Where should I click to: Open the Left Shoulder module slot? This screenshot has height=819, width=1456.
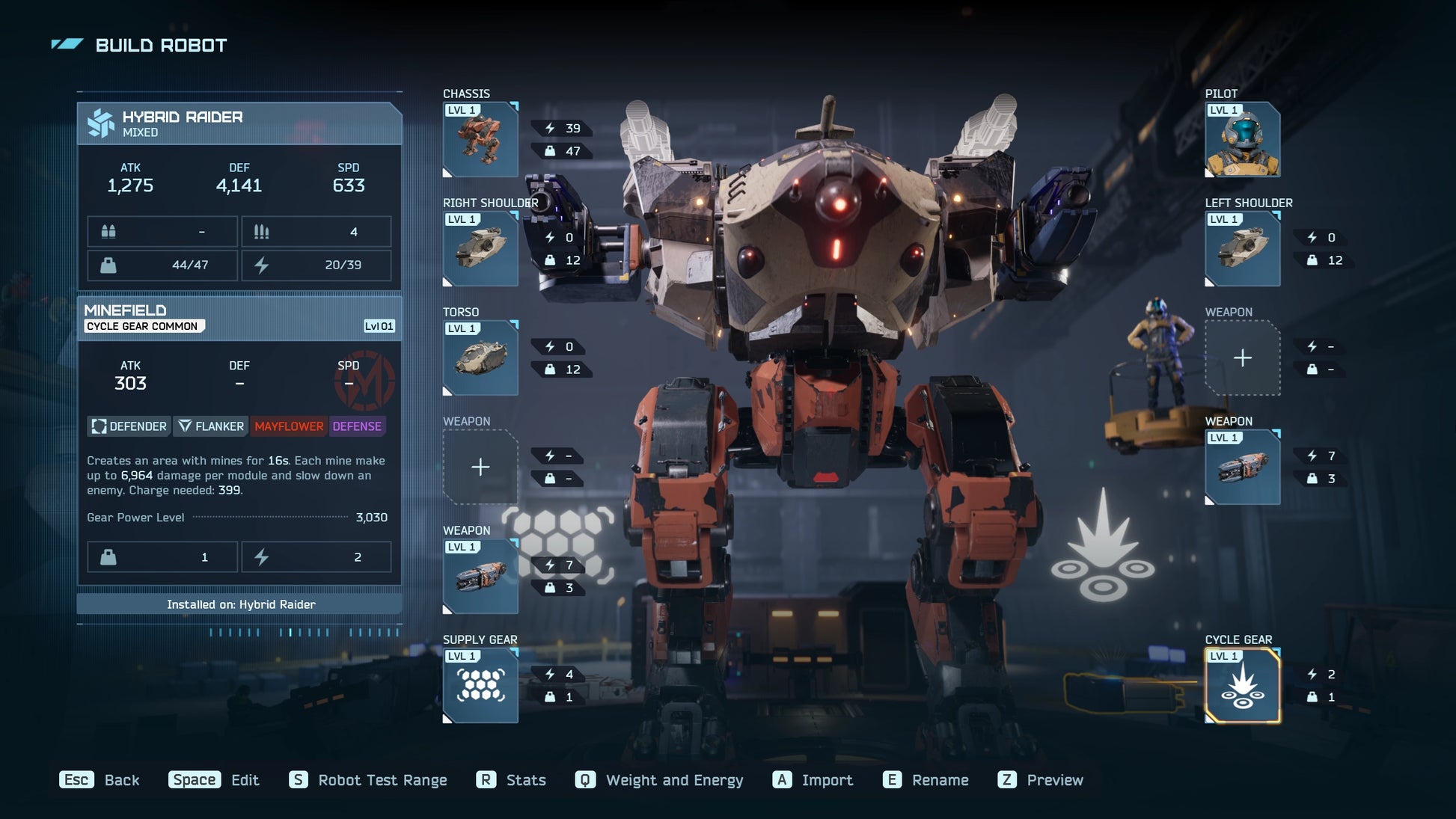point(1242,249)
